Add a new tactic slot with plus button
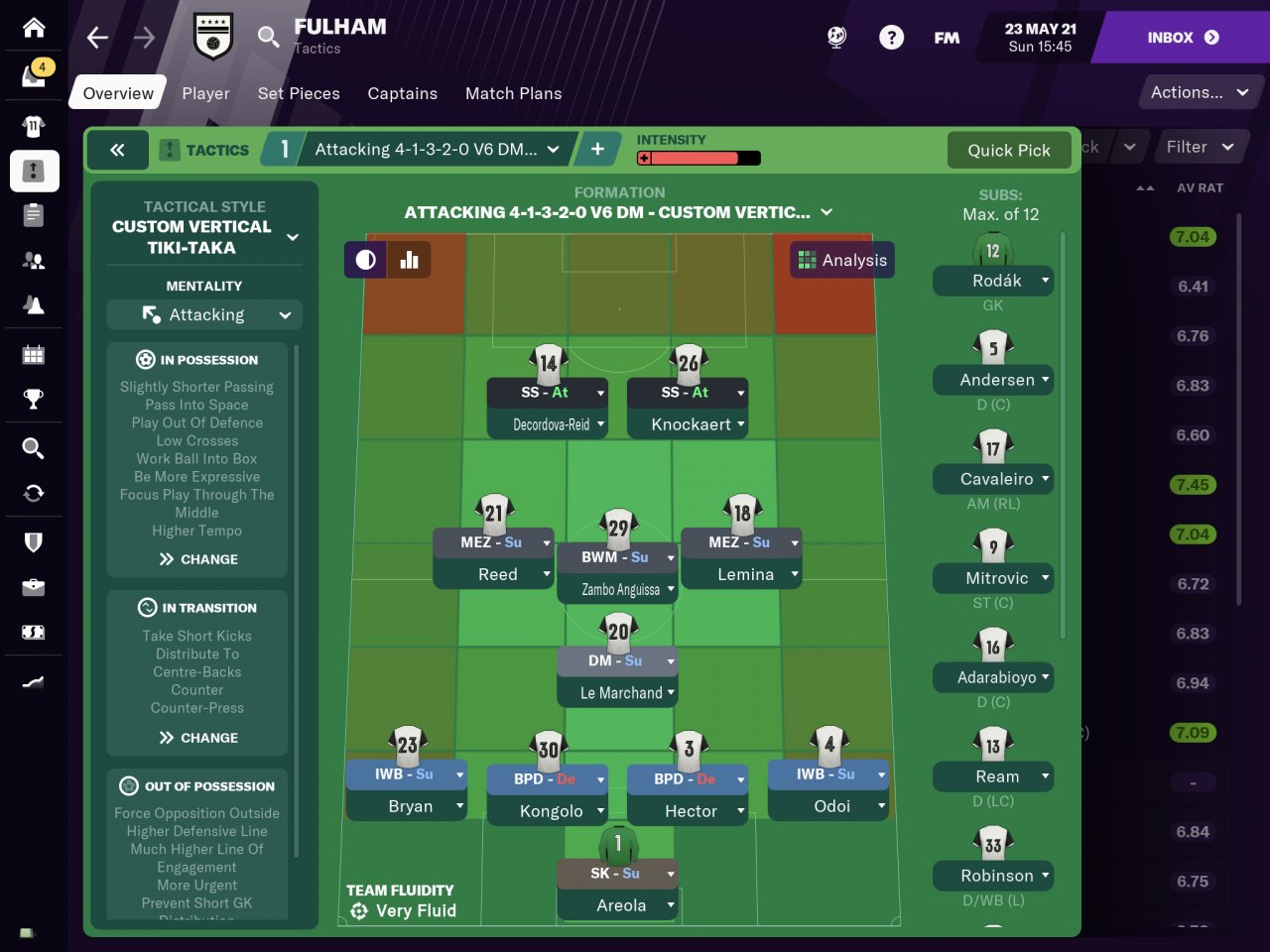1270x952 pixels. [597, 149]
